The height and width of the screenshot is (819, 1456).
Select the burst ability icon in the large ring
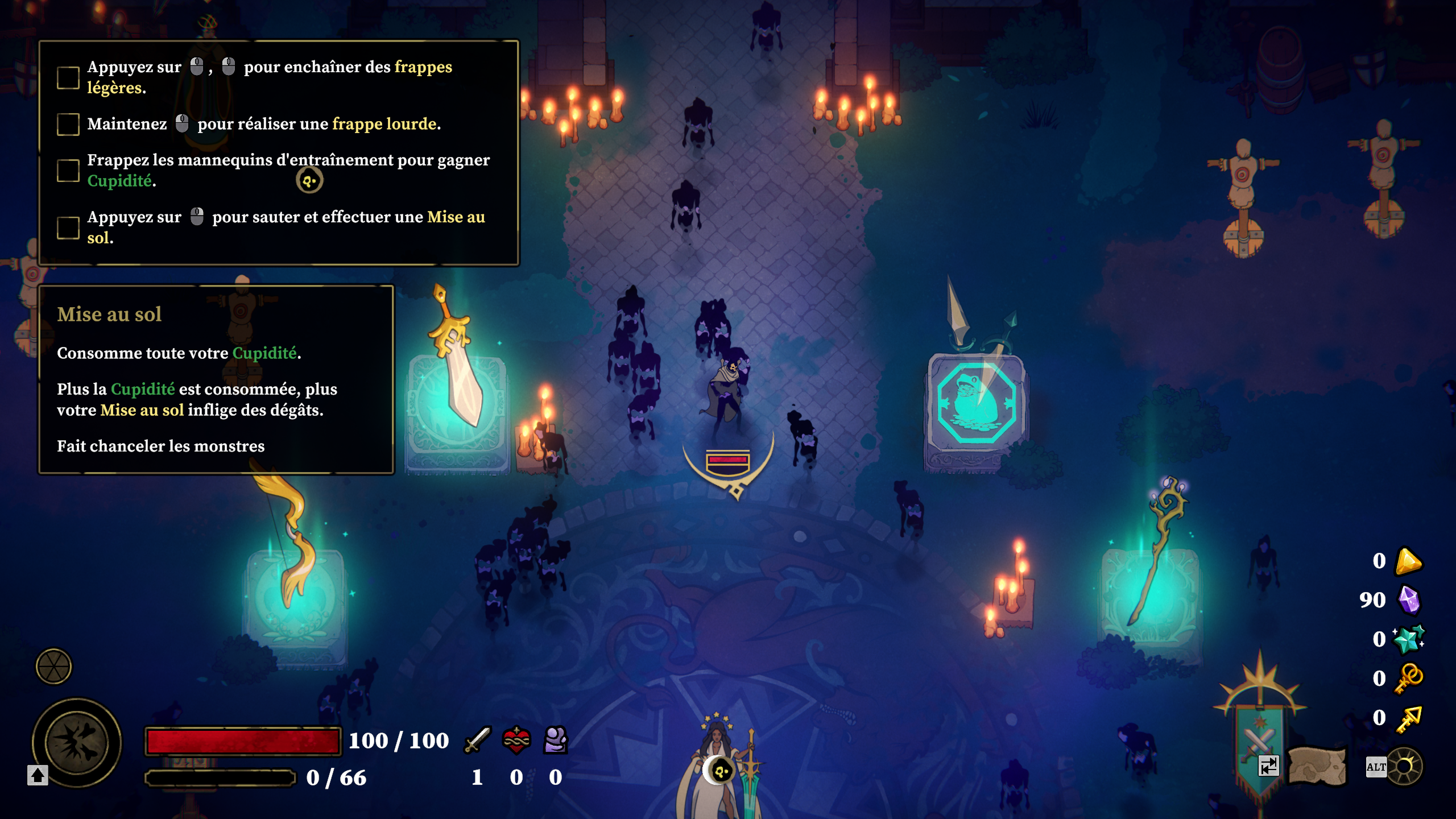coord(77,742)
